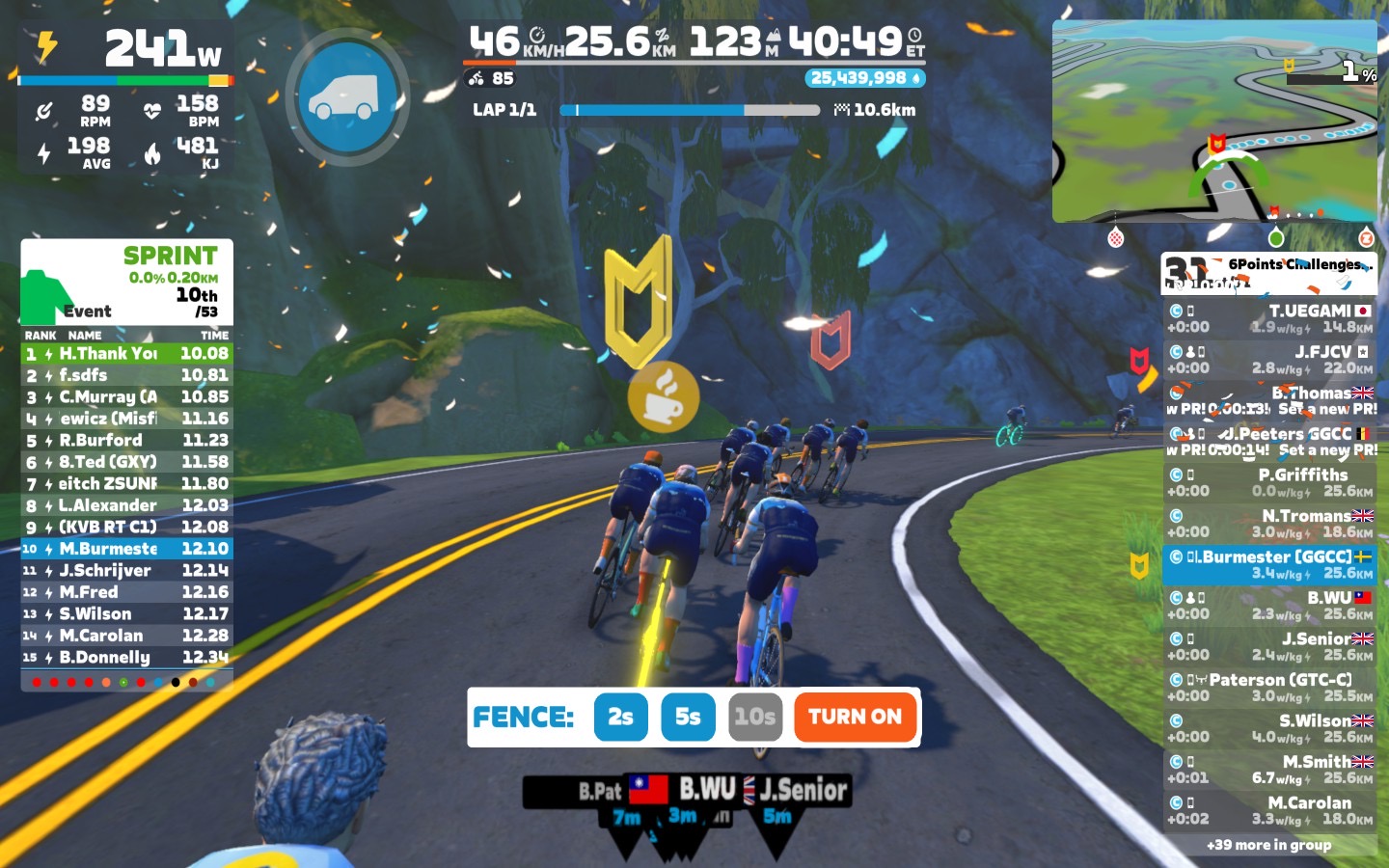
Task: Set fence distance to 2s
Action: (x=620, y=717)
